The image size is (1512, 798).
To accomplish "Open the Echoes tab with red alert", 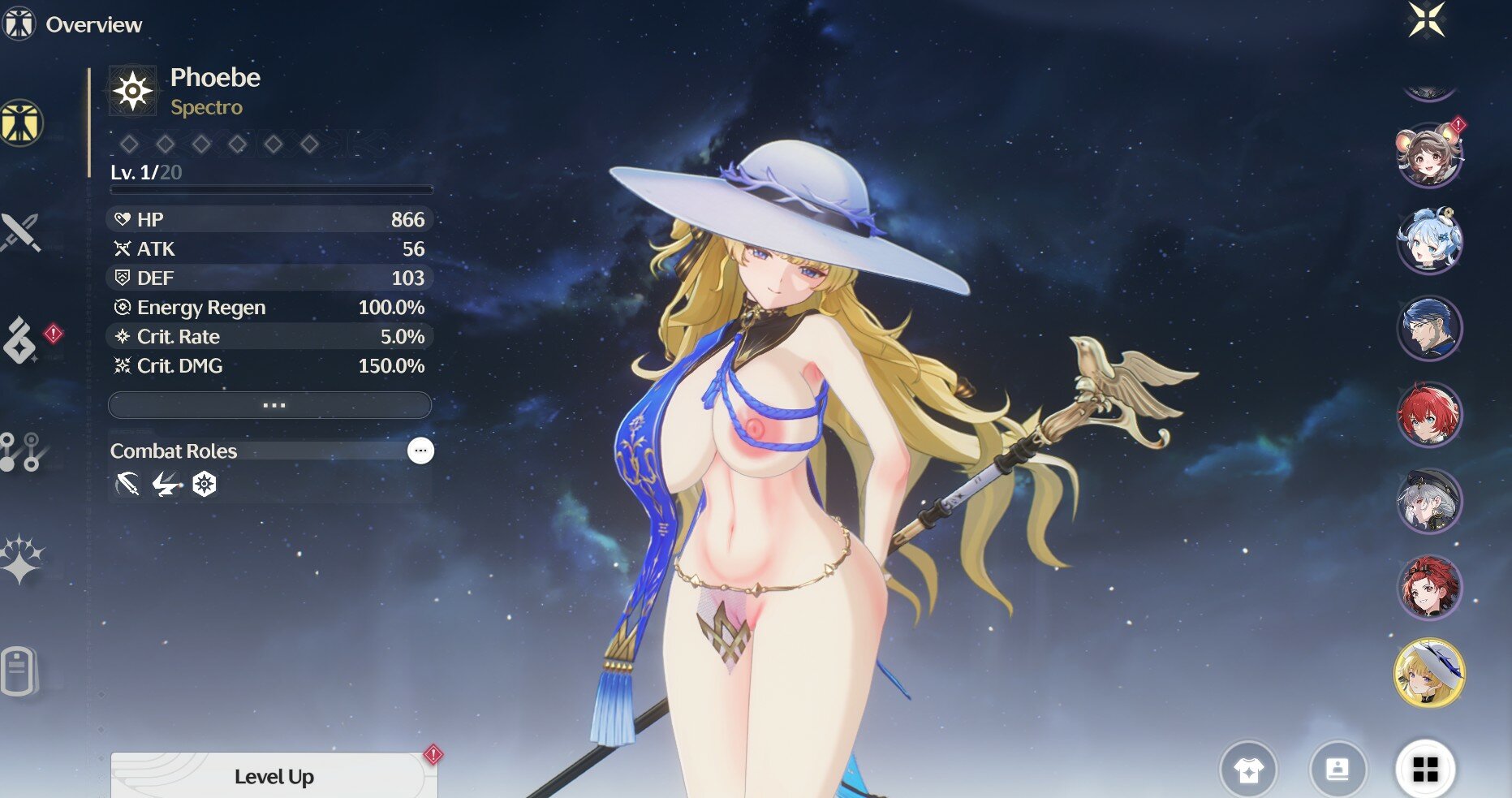I will (x=21, y=340).
